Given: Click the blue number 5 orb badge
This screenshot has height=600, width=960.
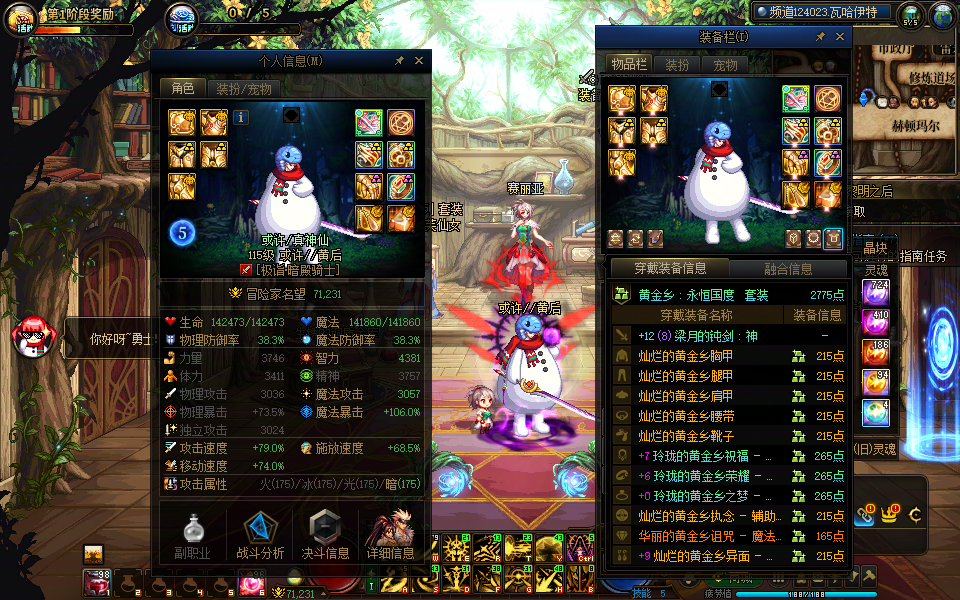Looking at the screenshot, I should (x=182, y=233).
